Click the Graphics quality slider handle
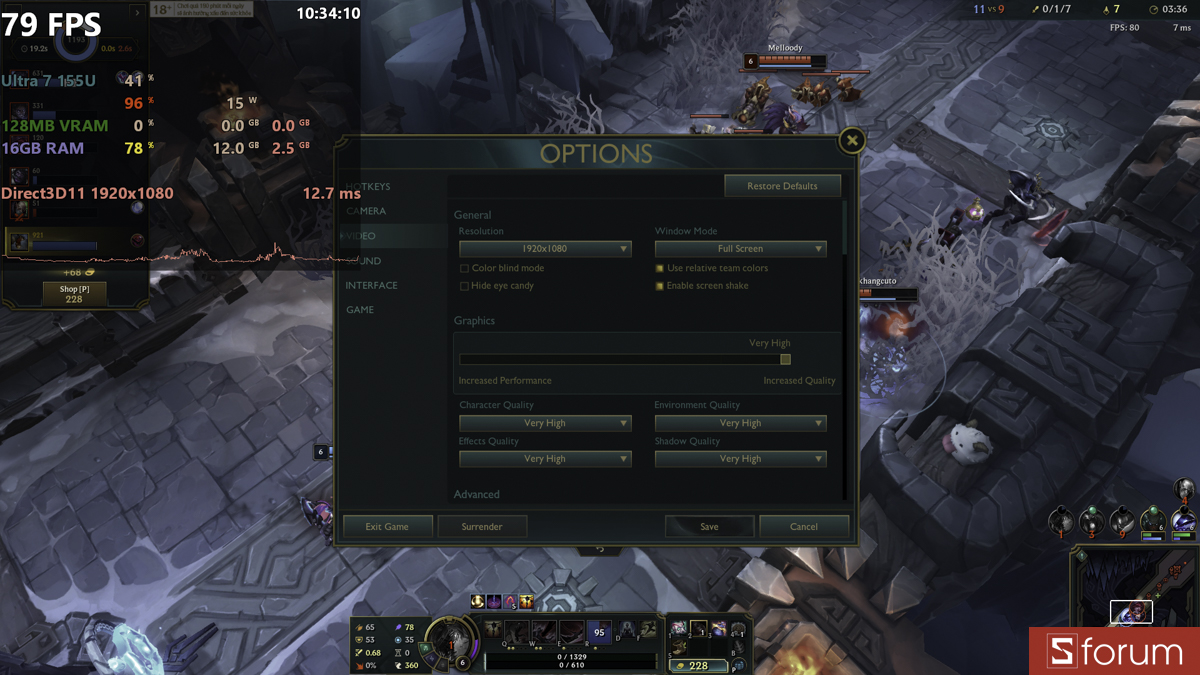The image size is (1200, 675). (785, 359)
